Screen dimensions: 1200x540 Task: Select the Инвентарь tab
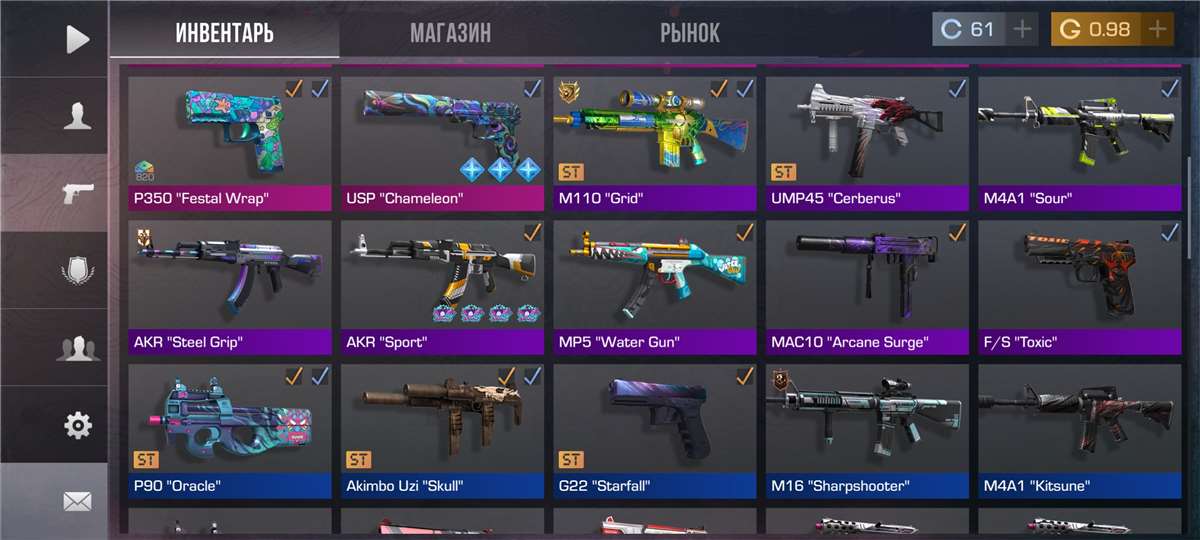click(x=224, y=33)
